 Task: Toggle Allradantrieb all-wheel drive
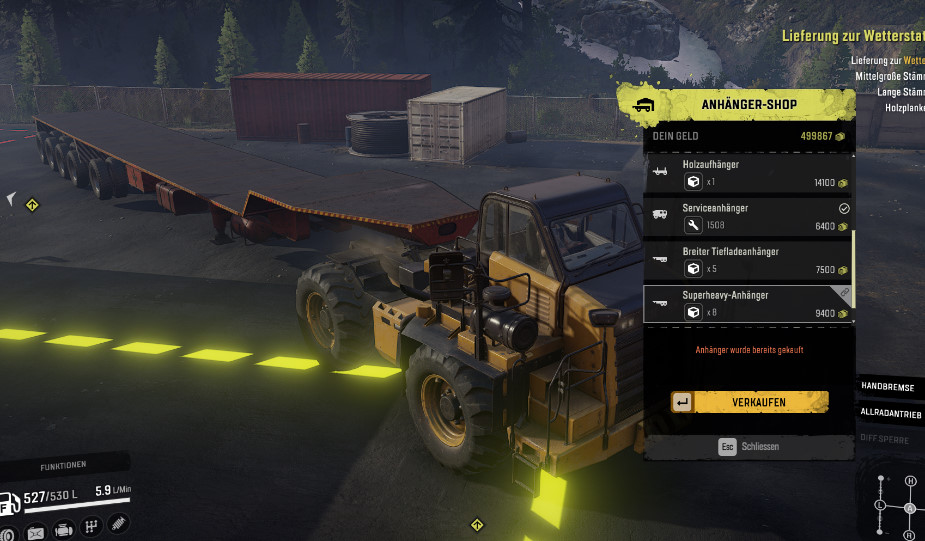[889, 412]
